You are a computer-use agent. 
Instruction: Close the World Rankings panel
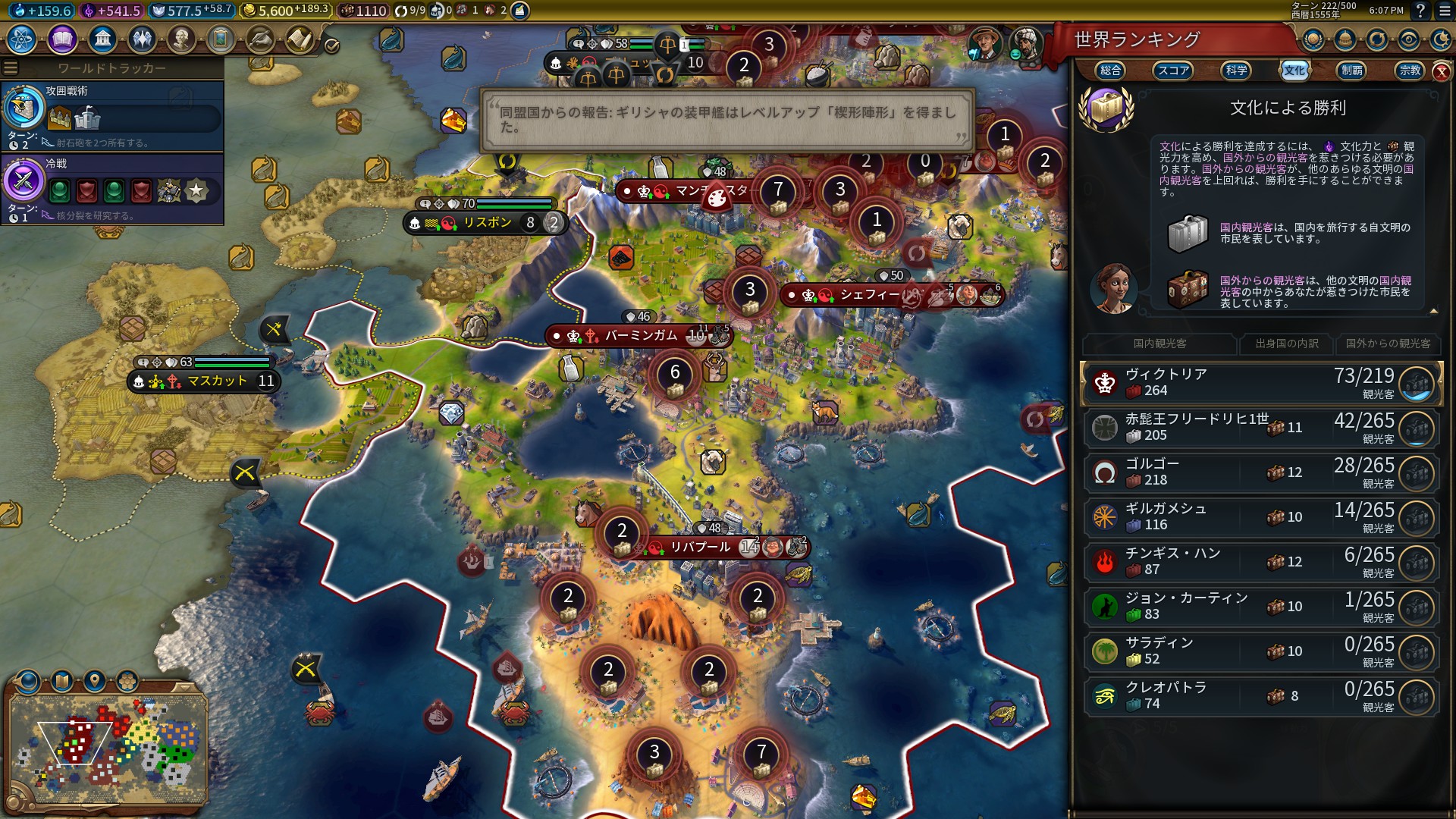click(x=1441, y=72)
